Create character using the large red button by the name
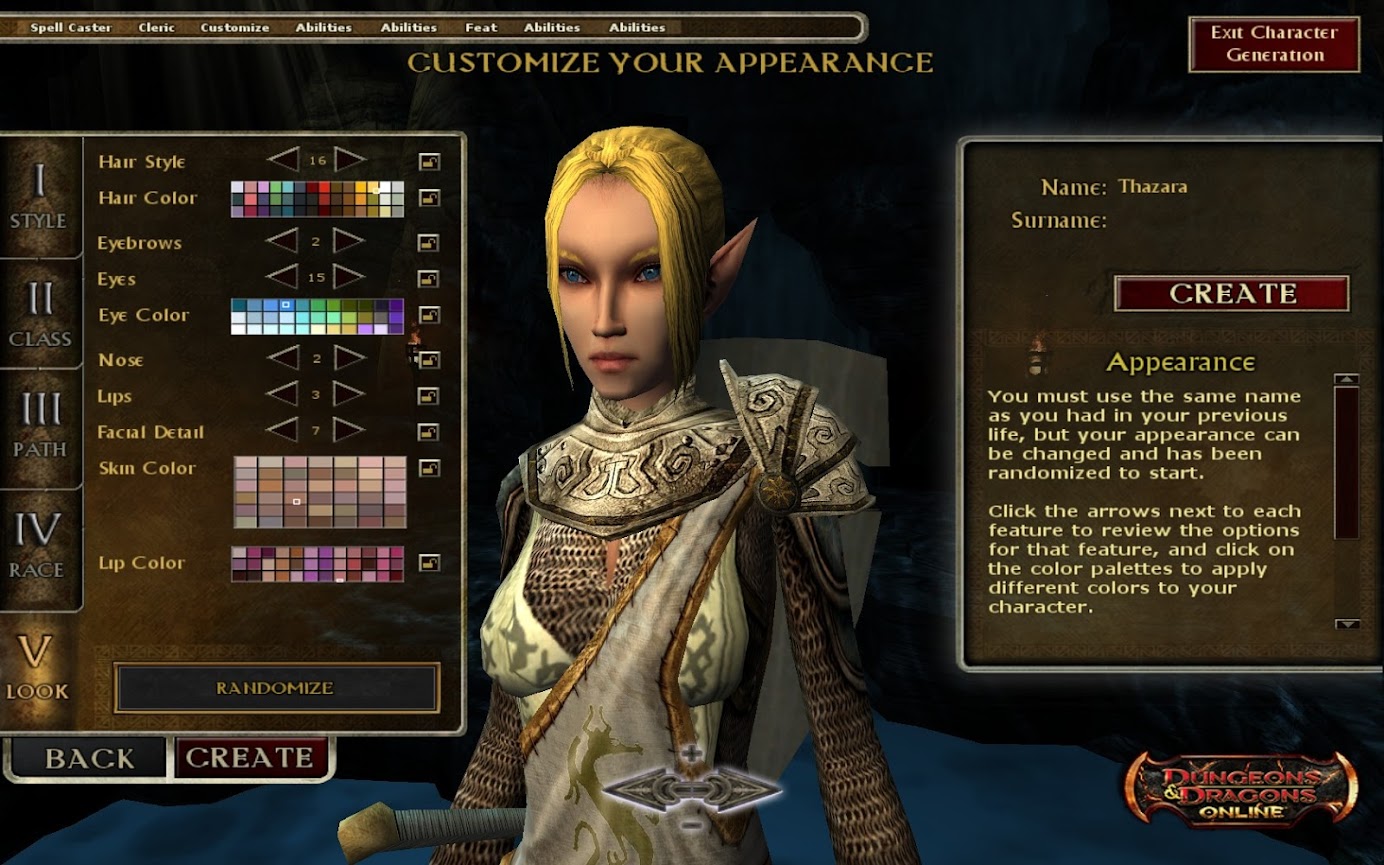 tap(1232, 293)
